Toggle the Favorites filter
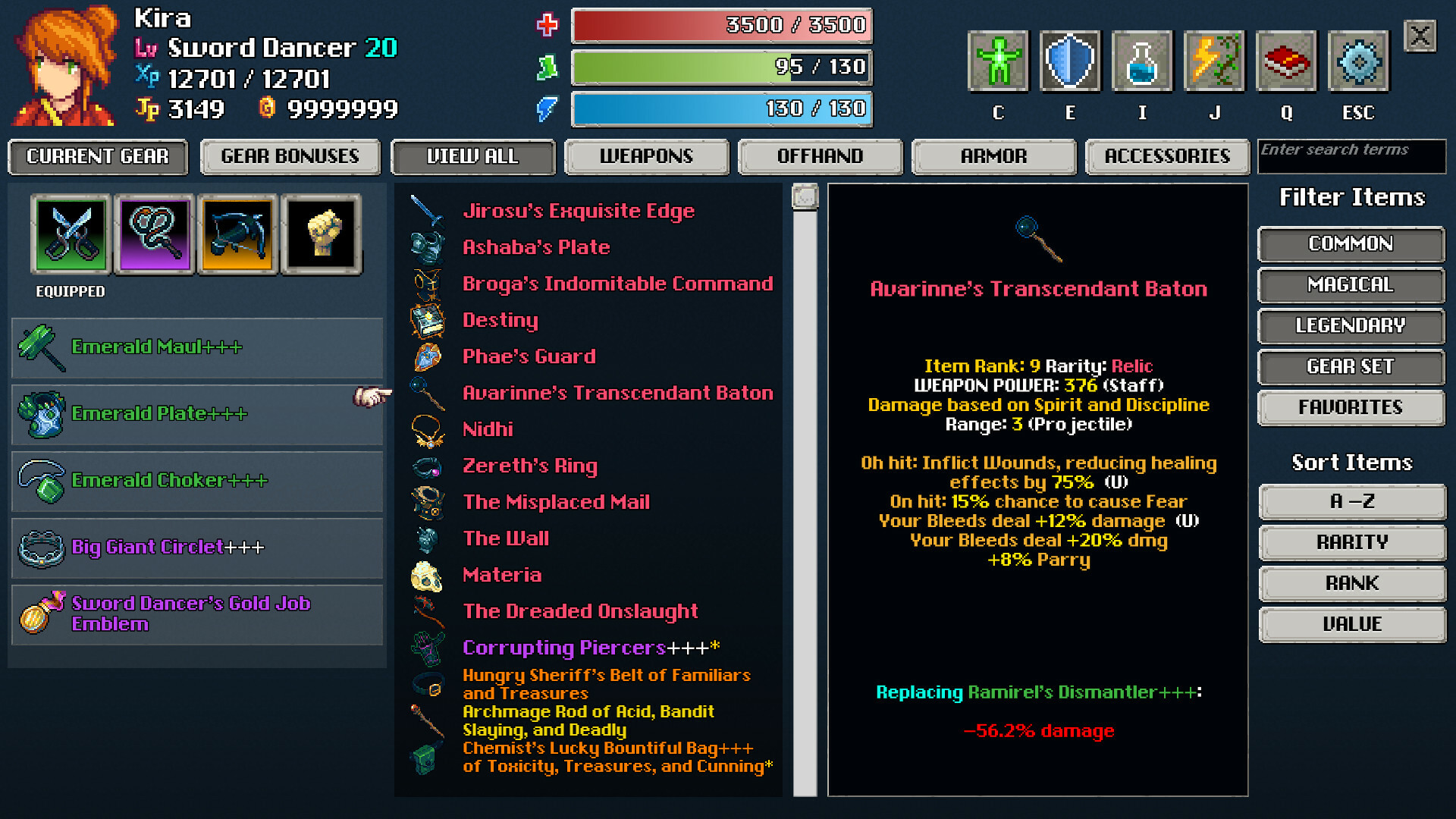Viewport: 1456px width, 819px height. coord(1351,407)
